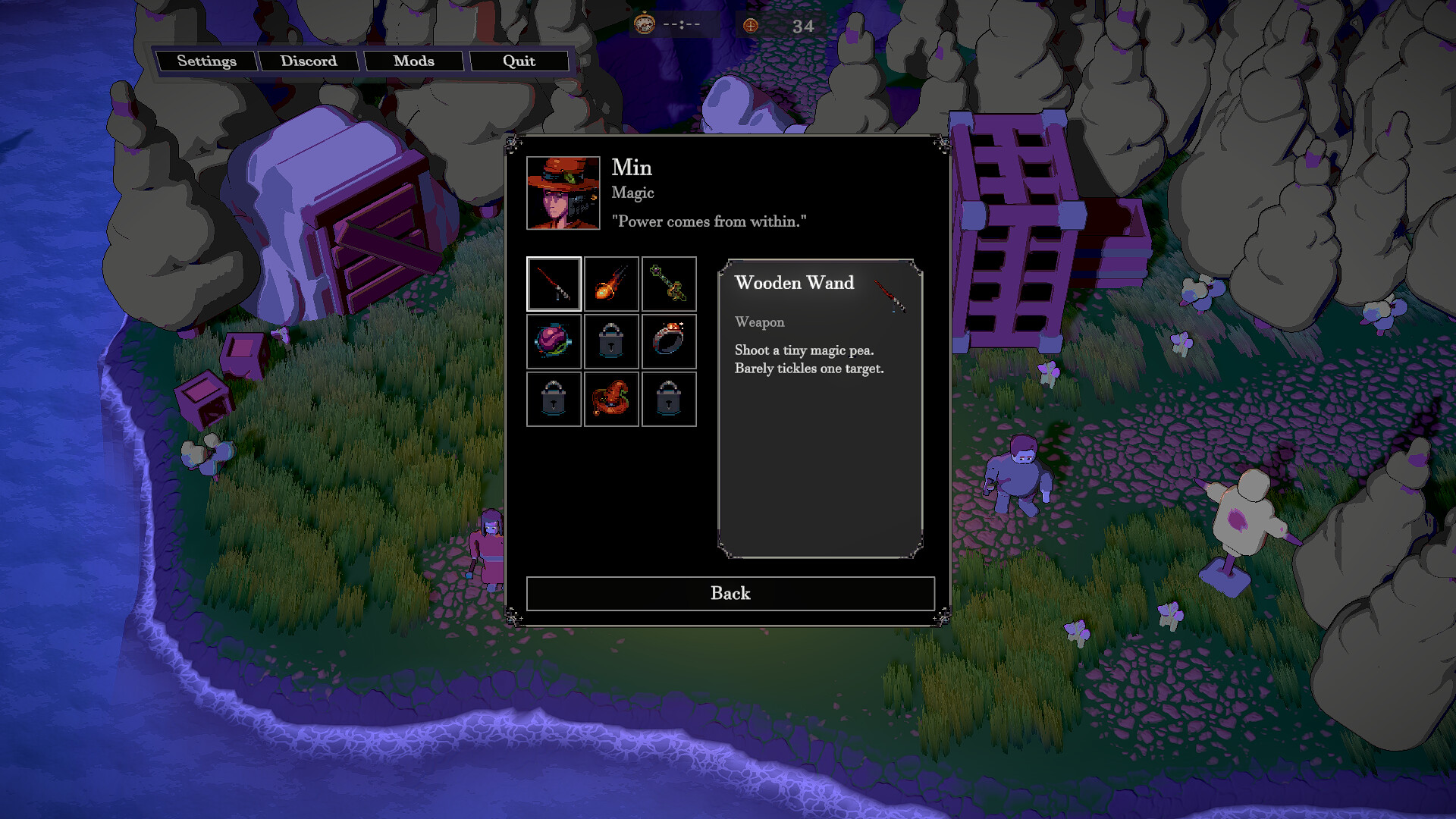Image resolution: width=1456 pixels, height=819 pixels.
Task: Click the bottom-left locked padlock slot
Action: [554, 399]
